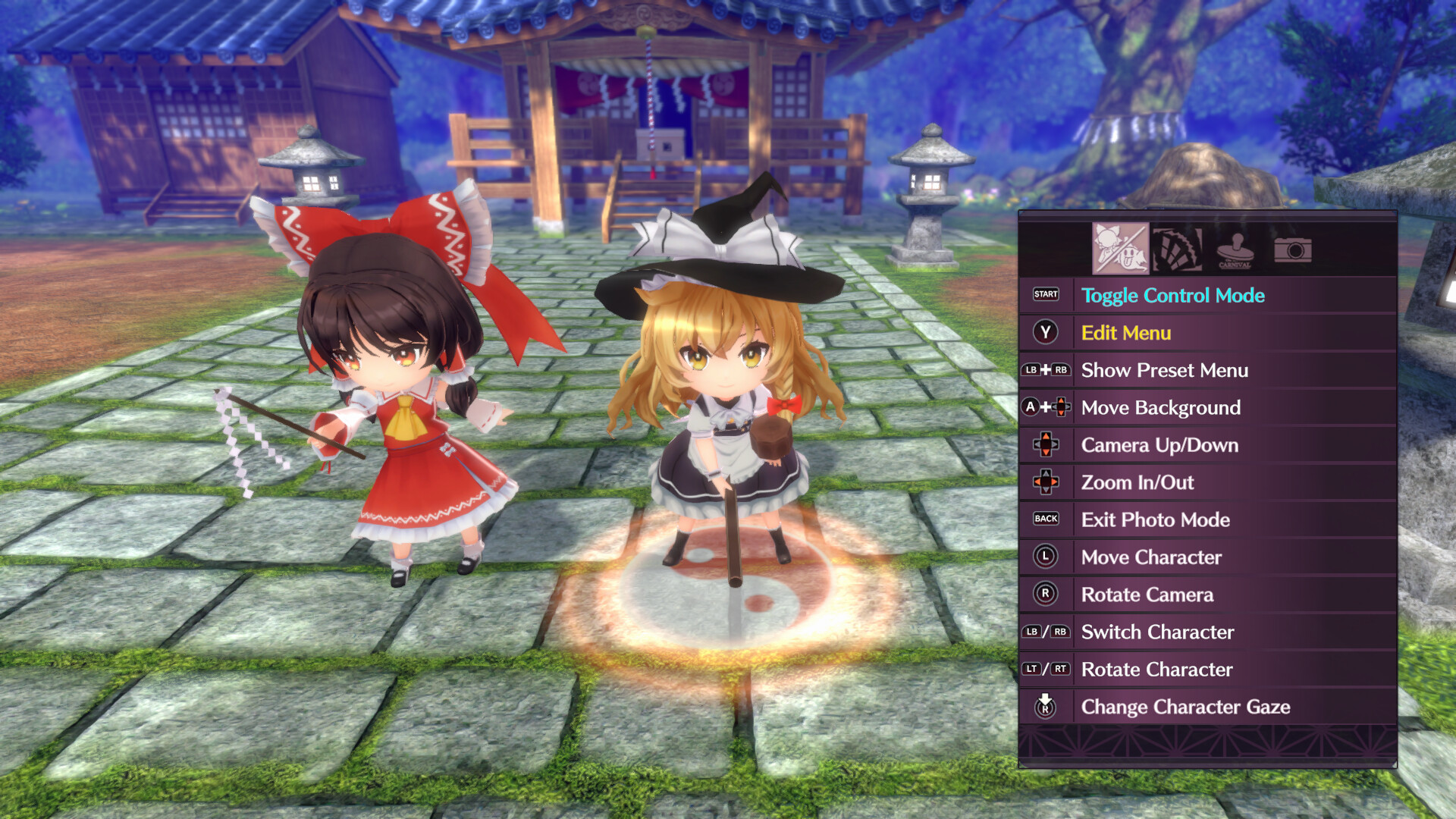Select Exit Photo Mode
Image resolution: width=1456 pixels, height=819 pixels.
(1156, 519)
